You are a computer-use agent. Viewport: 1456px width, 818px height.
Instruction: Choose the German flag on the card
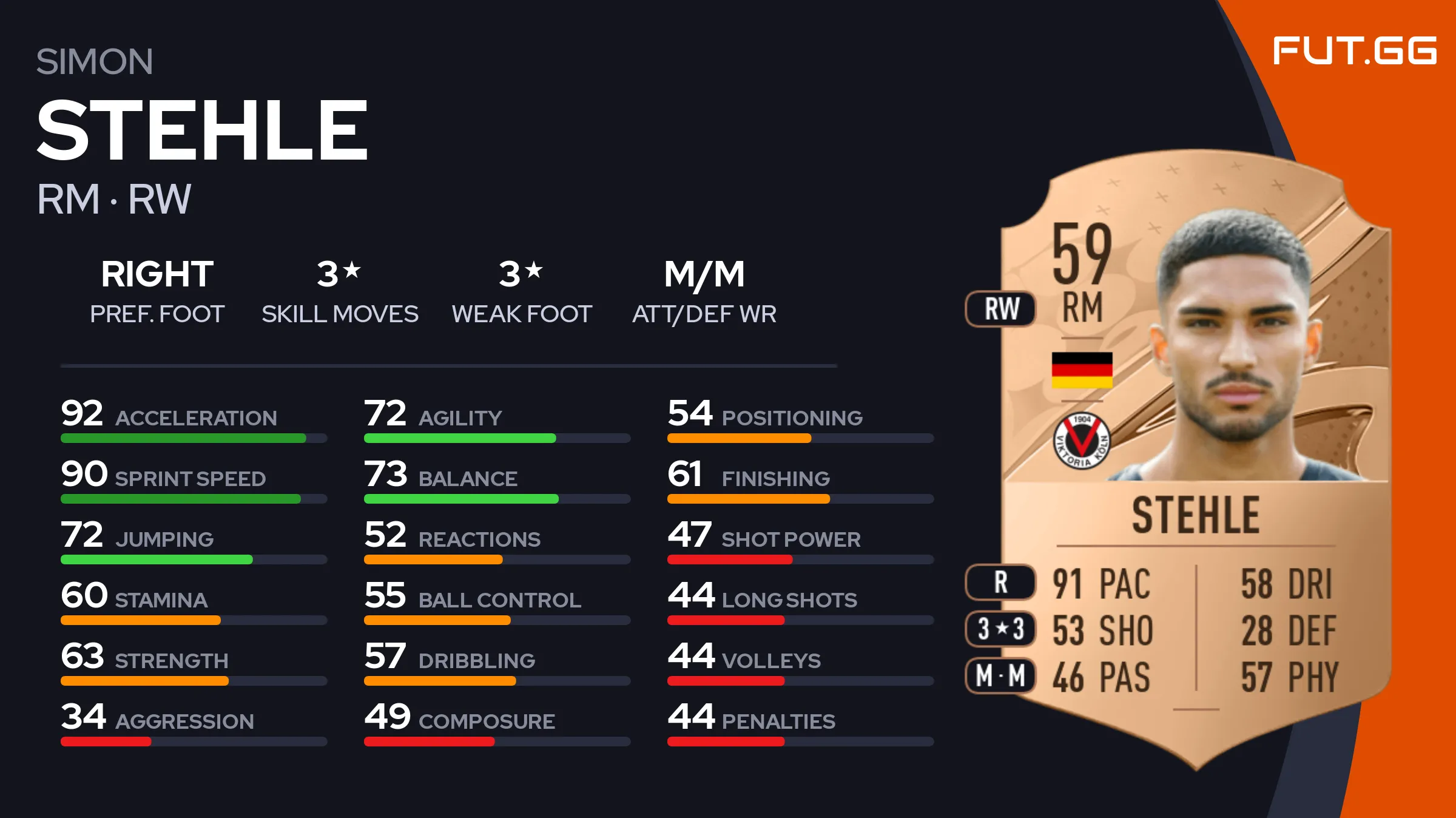(x=1082, y=370)
